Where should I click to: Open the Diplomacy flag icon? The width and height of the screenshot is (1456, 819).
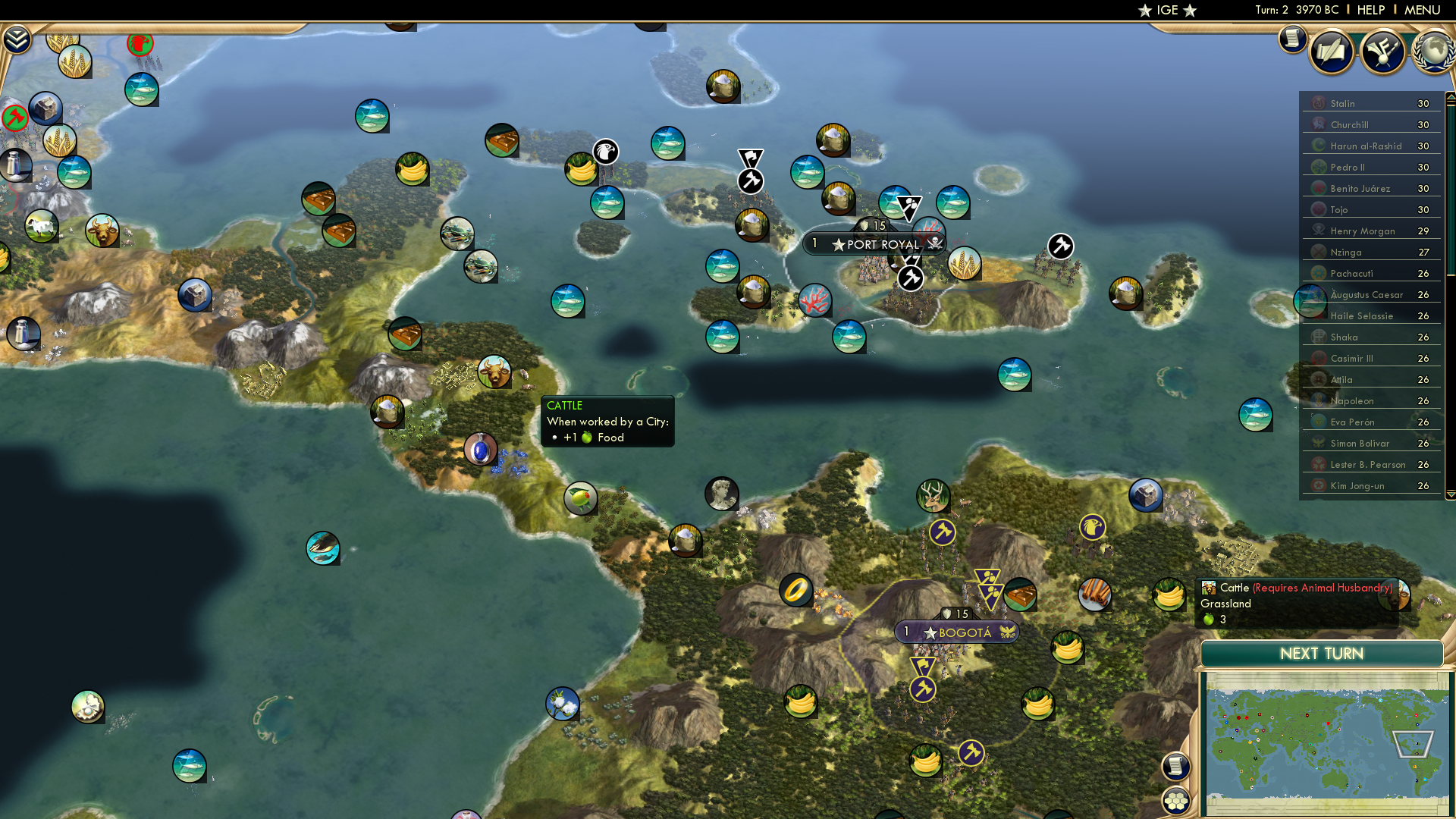(1382, 52)
